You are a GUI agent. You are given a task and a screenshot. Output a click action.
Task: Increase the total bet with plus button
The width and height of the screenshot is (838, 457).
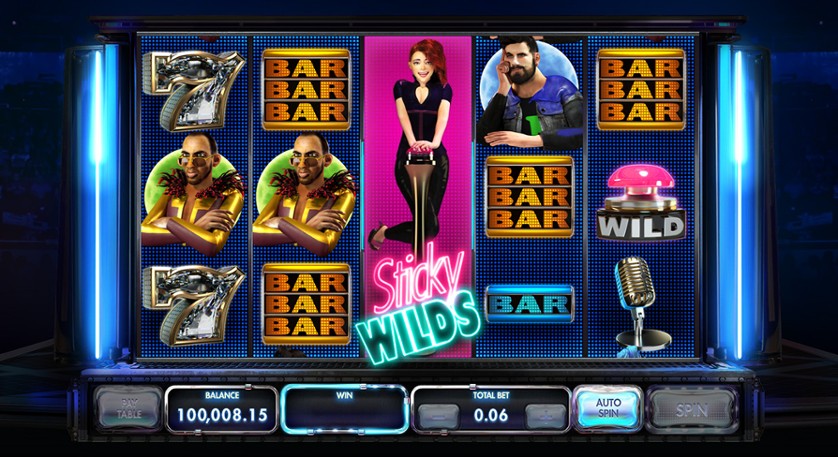546,416
